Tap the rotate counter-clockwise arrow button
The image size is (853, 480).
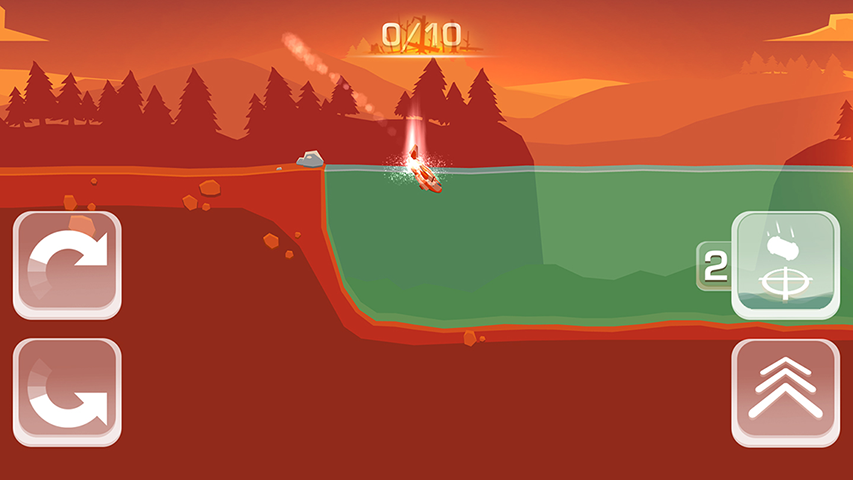coord(67,392)
